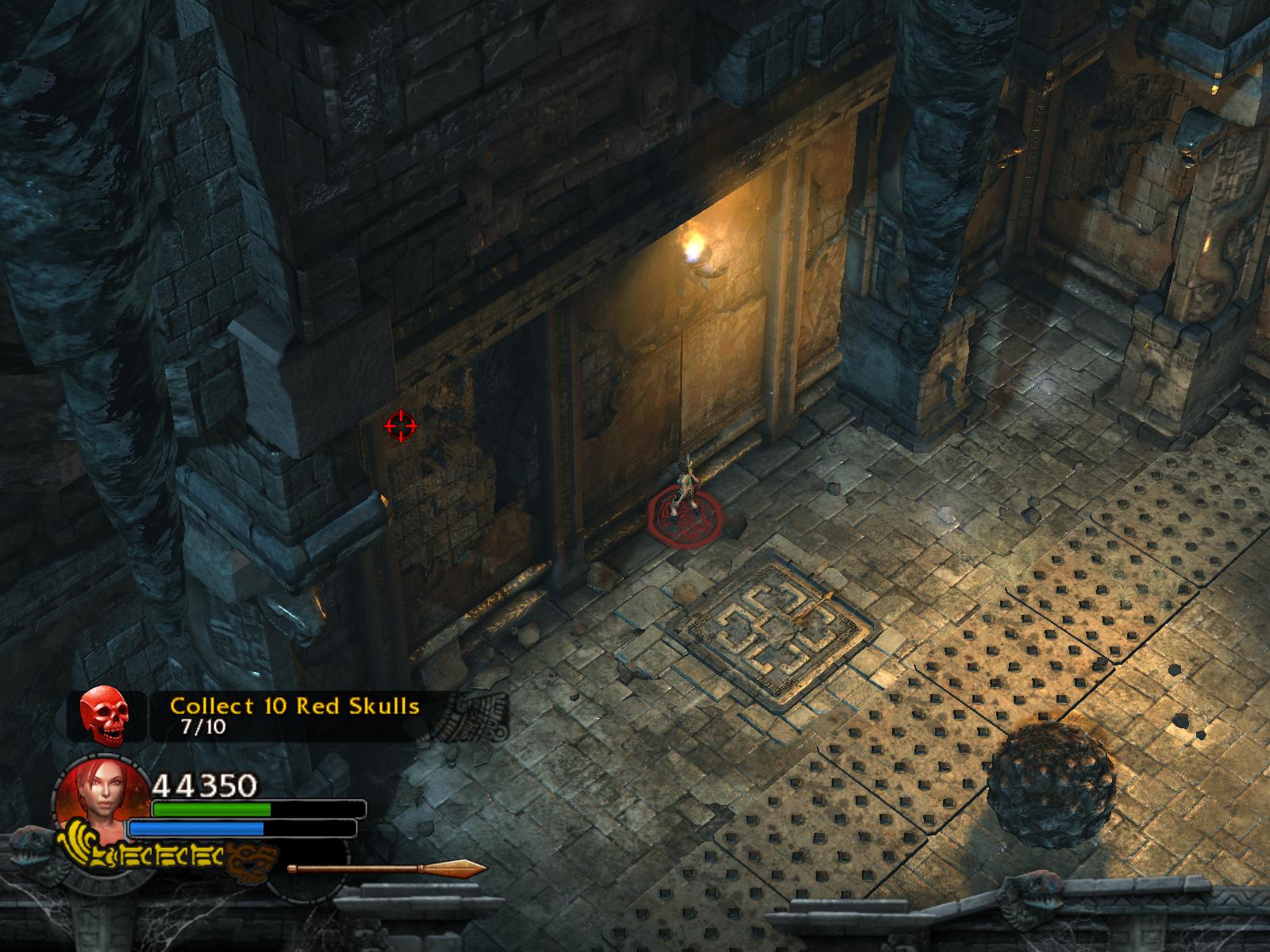1270x952 pixels.
Task: Open the Collect 10 Red Skulls objective
Action: (x=294, y=705)
